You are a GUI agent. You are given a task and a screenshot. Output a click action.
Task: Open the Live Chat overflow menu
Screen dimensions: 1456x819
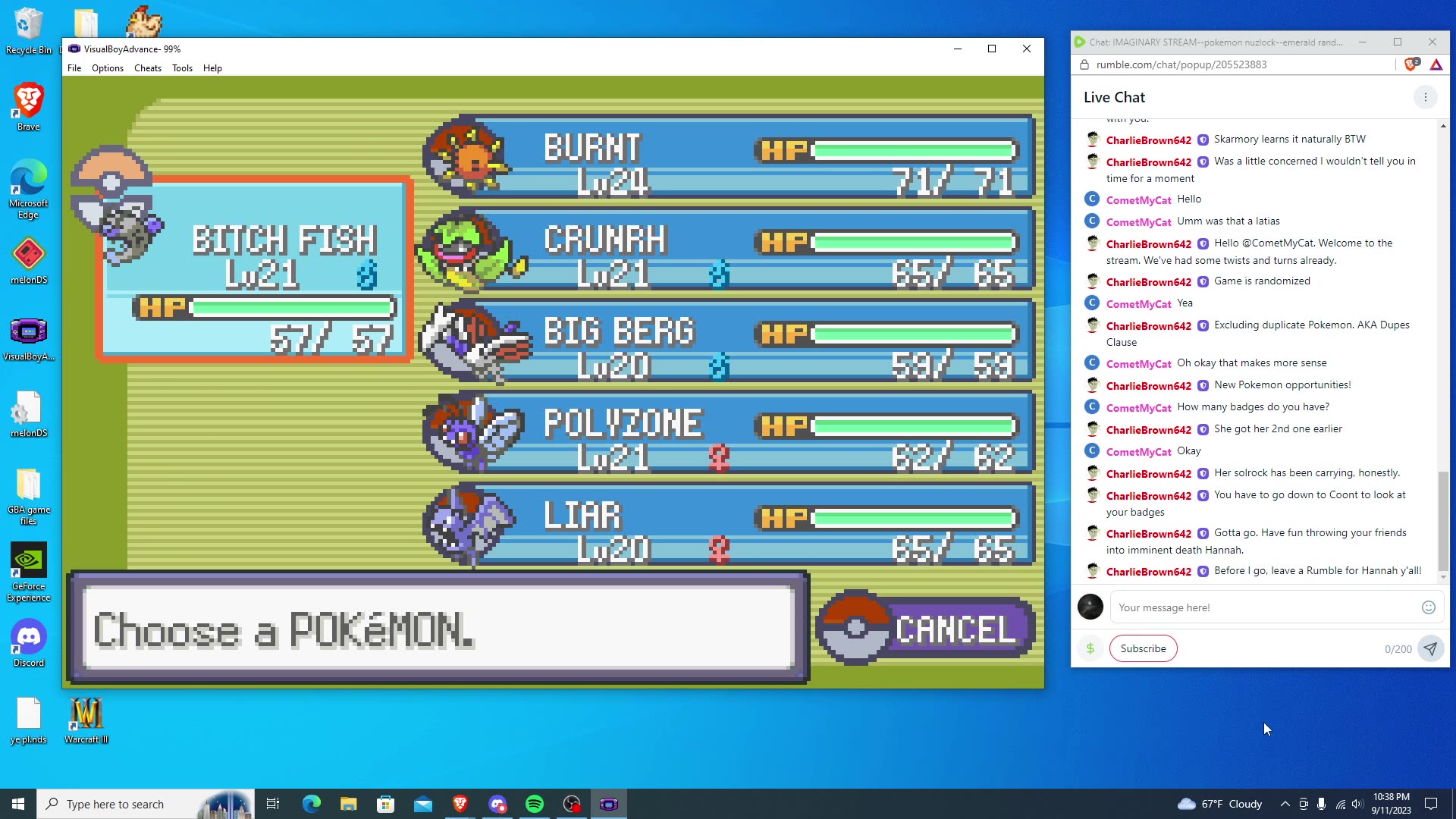(x=1425, y=97)
